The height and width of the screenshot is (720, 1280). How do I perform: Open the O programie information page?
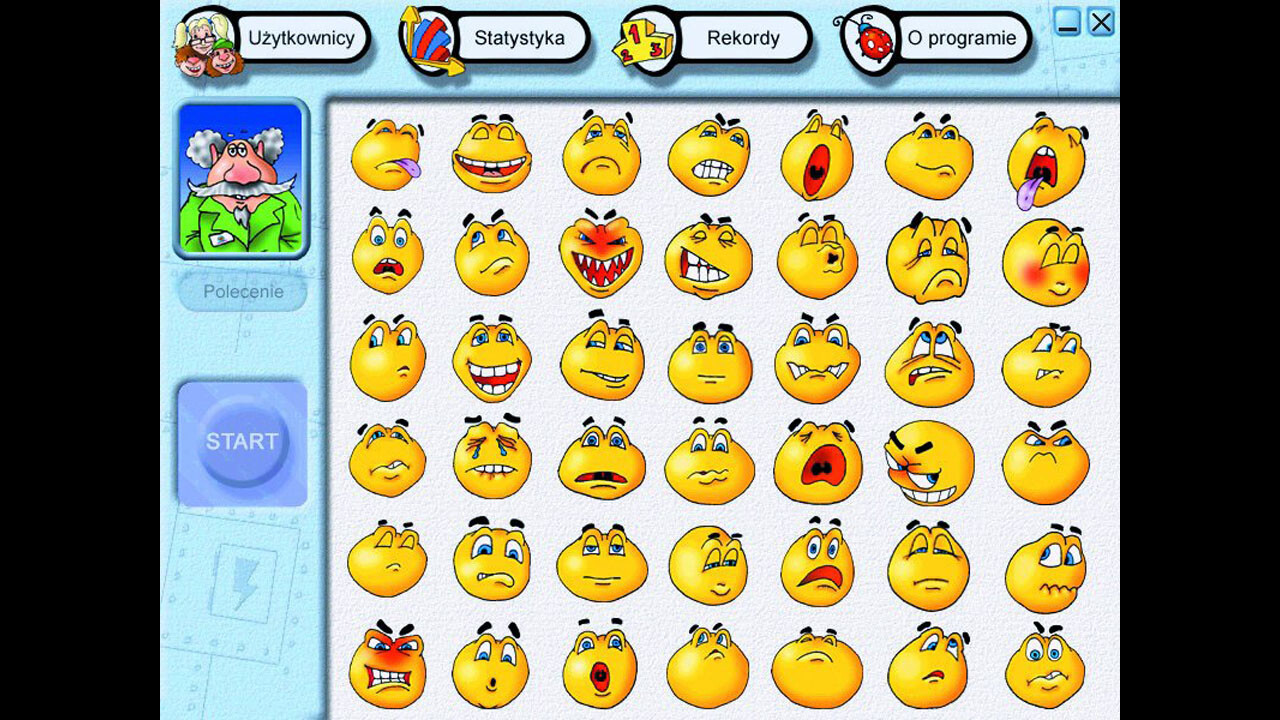pos(962,38)
